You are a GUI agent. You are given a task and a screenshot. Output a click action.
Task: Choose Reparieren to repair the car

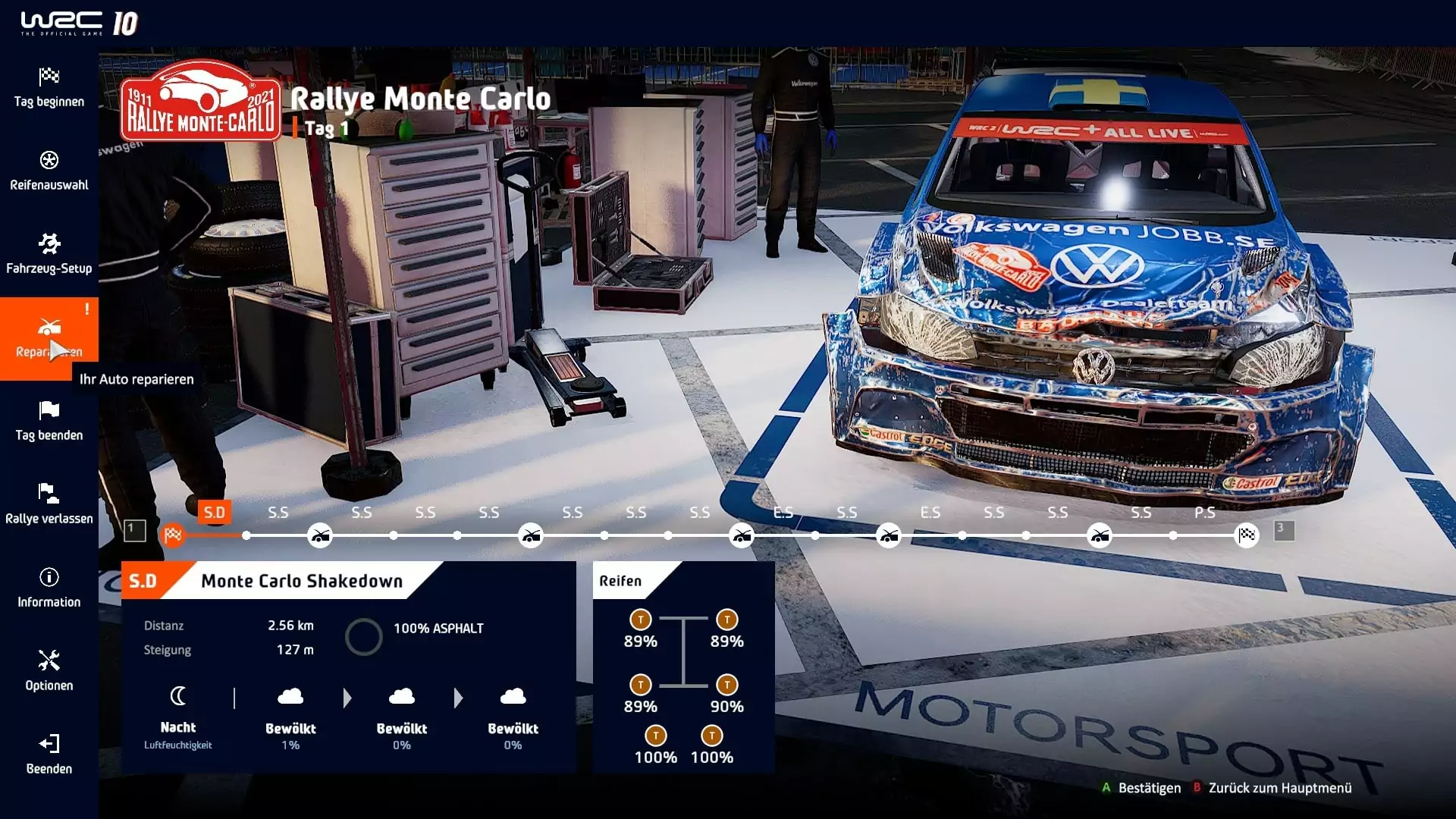tap(49, 338)
